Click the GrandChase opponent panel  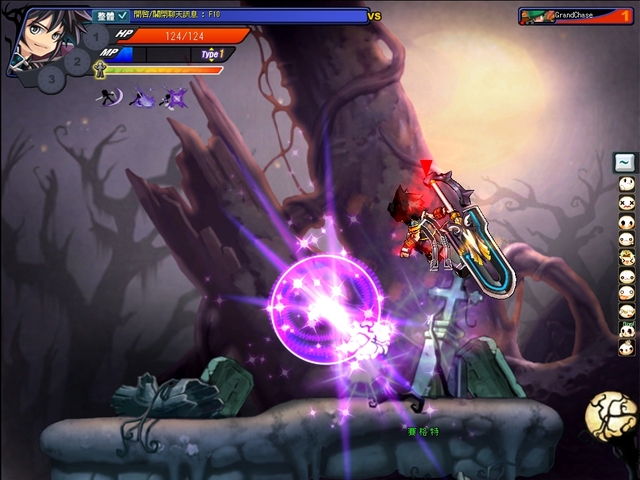575,16
